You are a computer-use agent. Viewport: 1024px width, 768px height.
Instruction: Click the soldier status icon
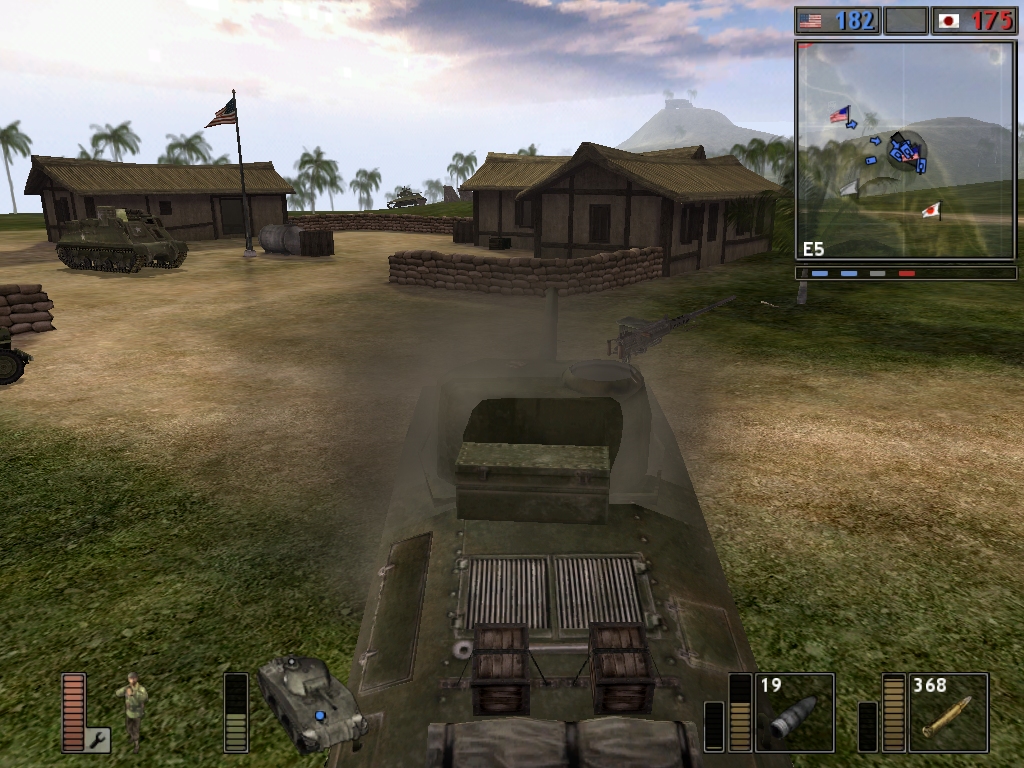pos(132,710)
